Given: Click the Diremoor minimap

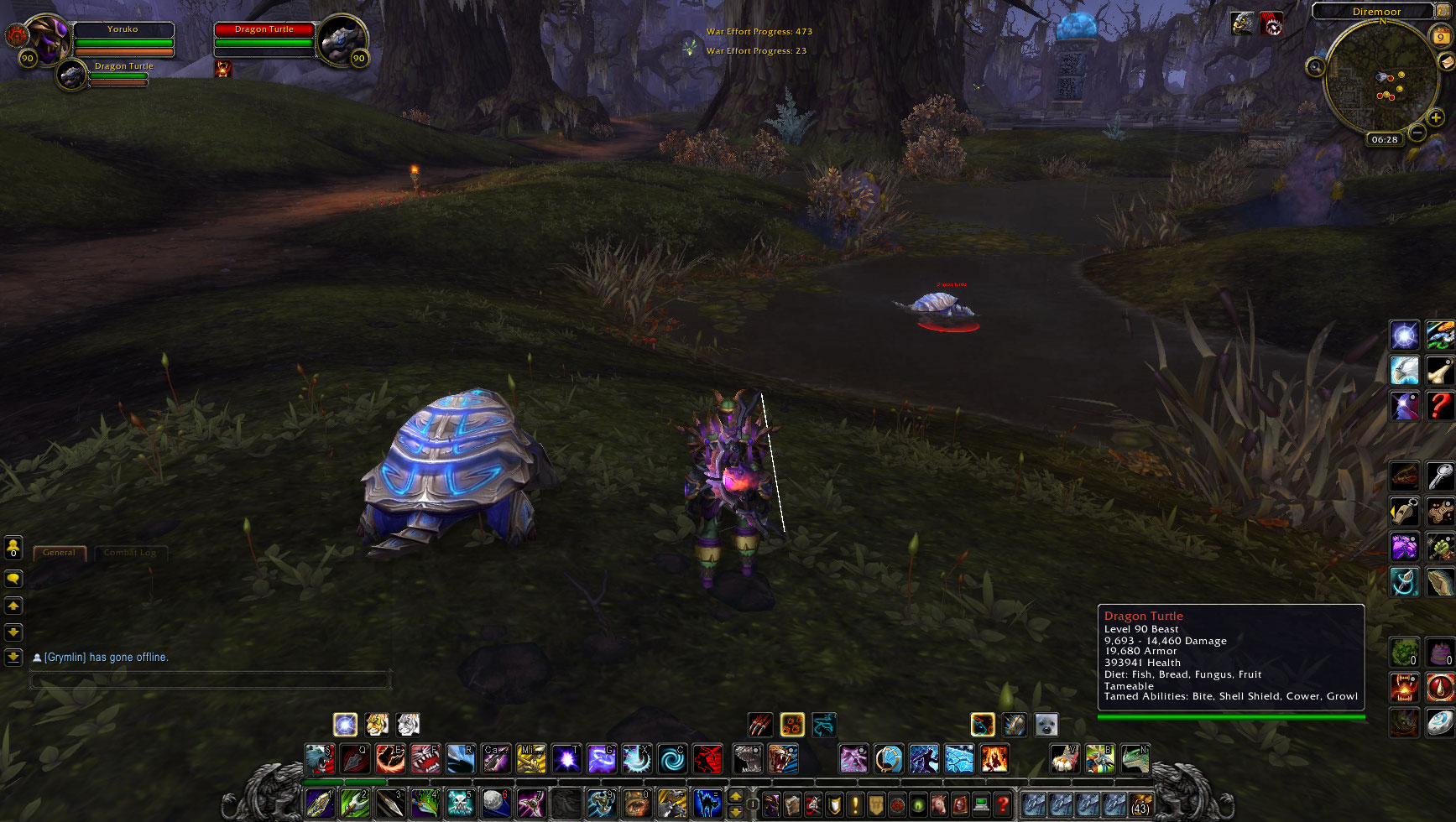Looking at the screenshot, I should tap(1380, 80).
